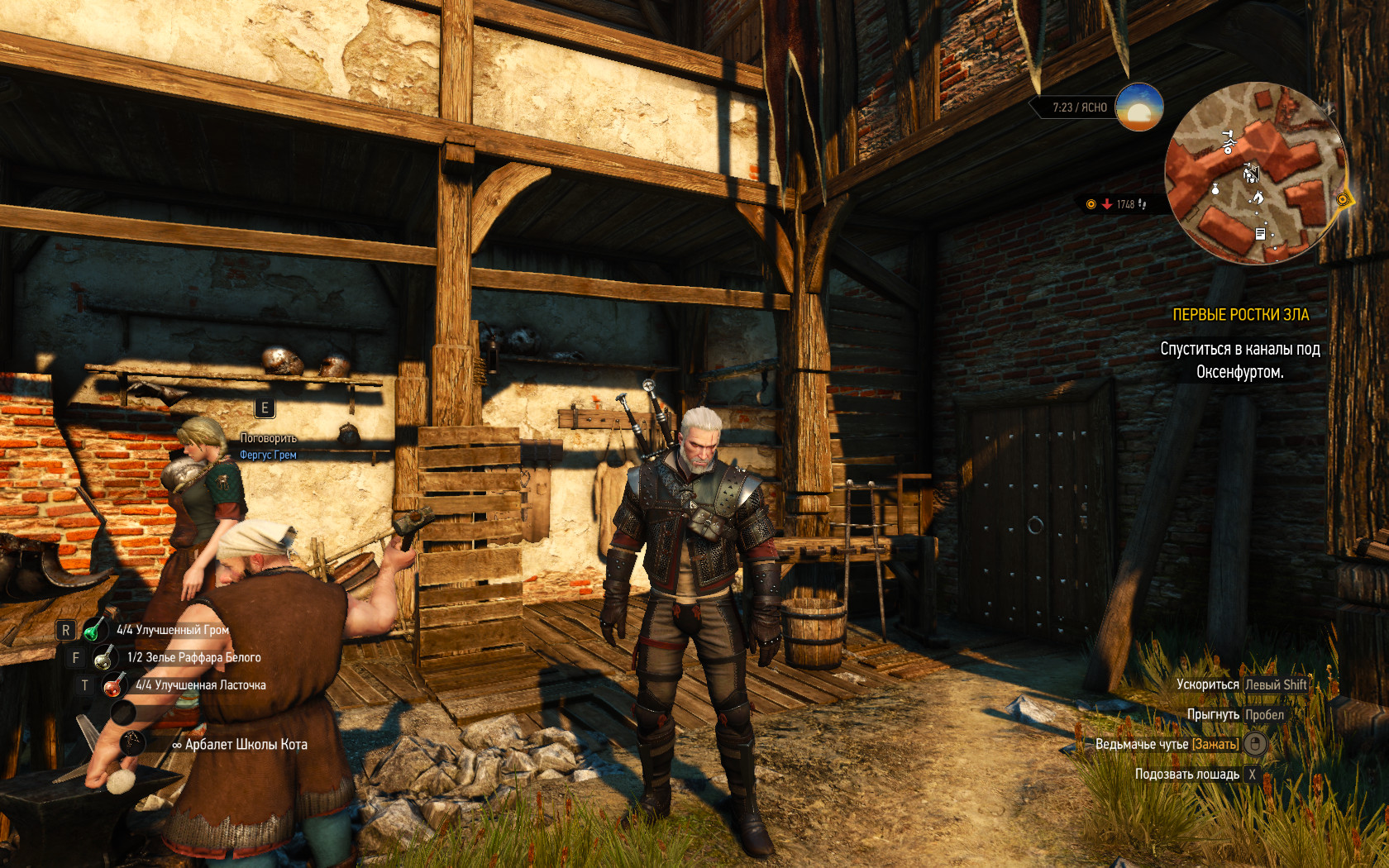Select the green Улучшенный Гром potion slot
The image size is (1389, 868).
click(x=94, y=630)
